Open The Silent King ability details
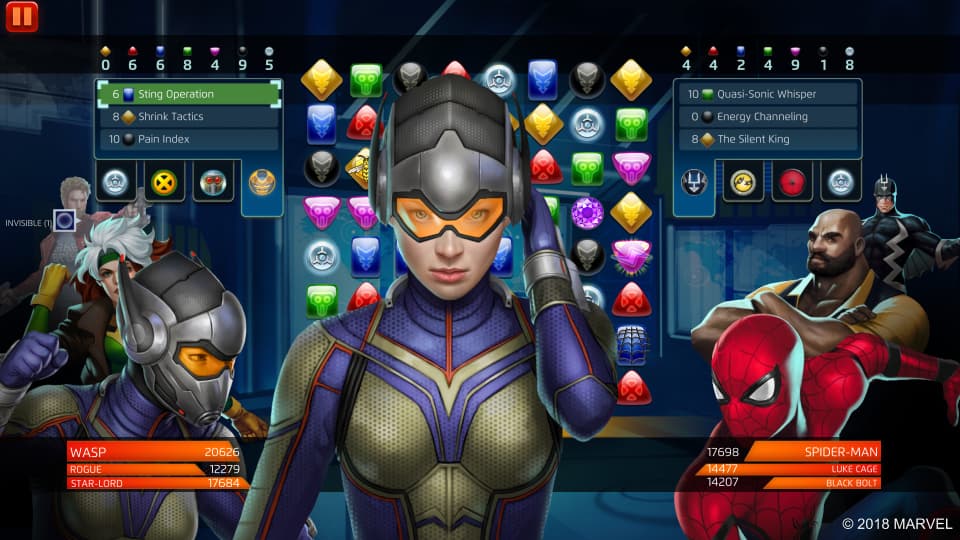Screen dimensions: 960x540 767,139
